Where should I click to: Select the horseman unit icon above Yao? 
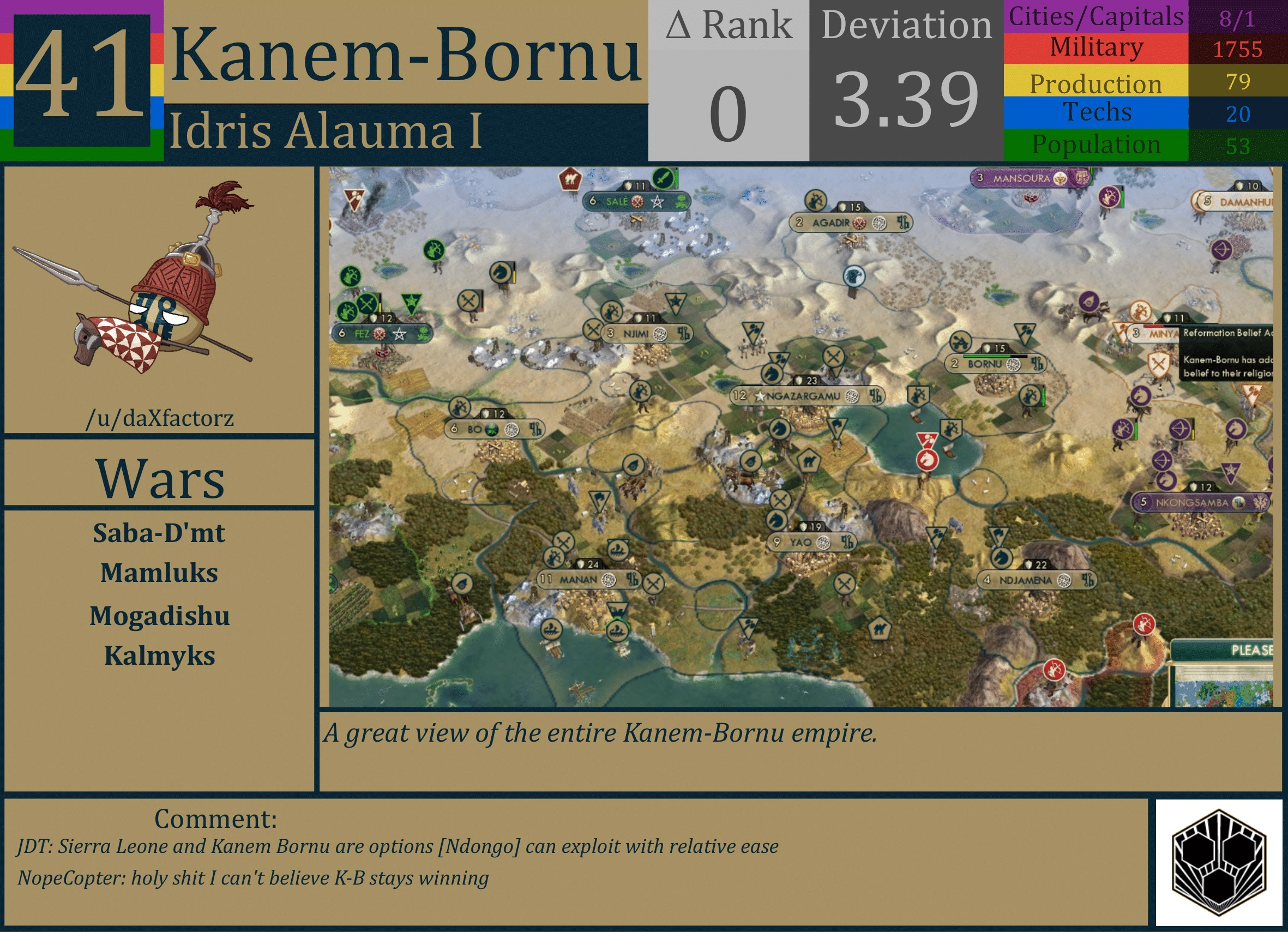tap(775, 520)
